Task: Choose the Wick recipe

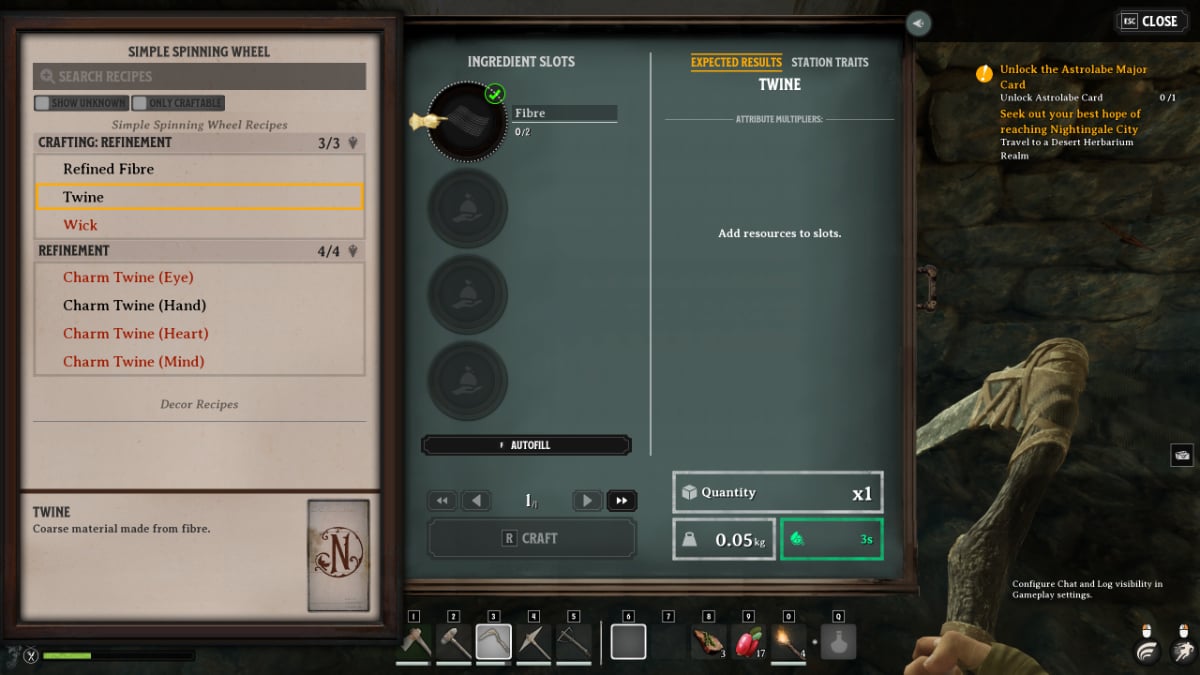Action: 81,225
